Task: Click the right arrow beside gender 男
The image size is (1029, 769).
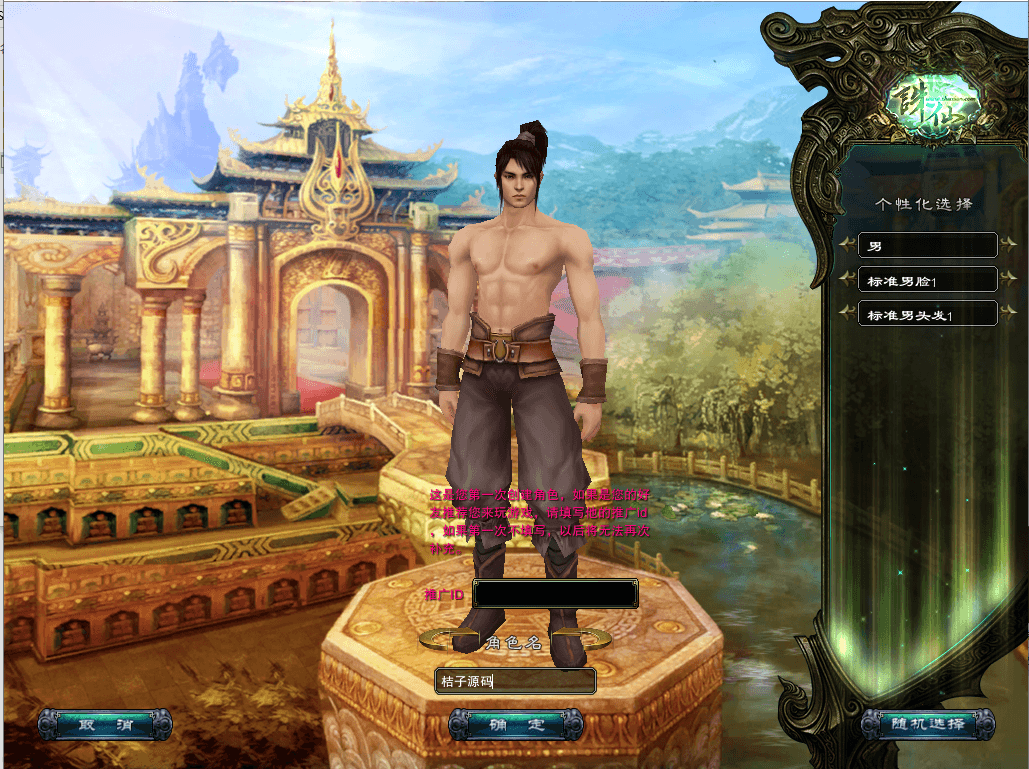Action: point(1008,243)
